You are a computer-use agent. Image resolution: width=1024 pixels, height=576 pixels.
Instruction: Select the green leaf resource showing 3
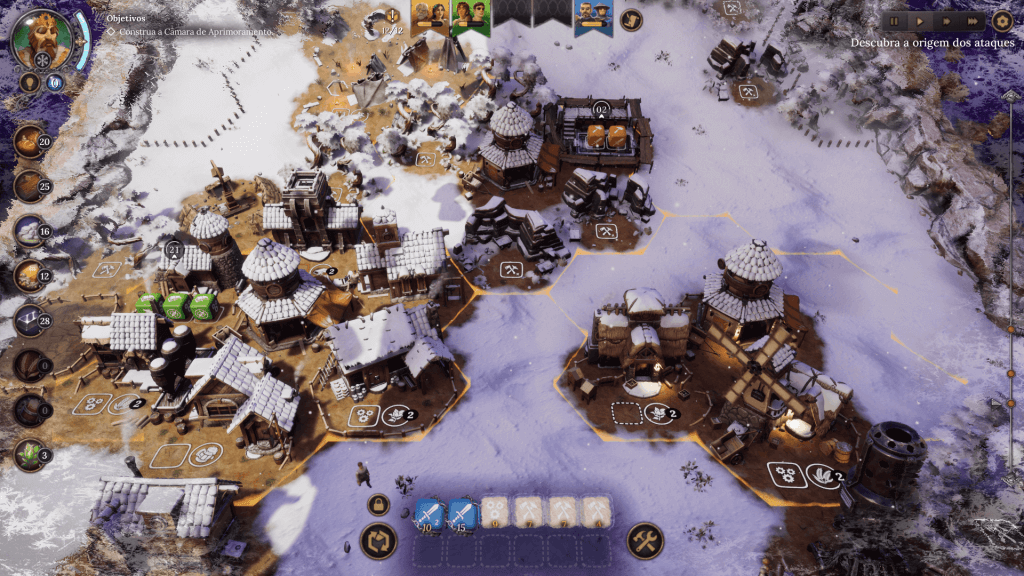[30, 455]
